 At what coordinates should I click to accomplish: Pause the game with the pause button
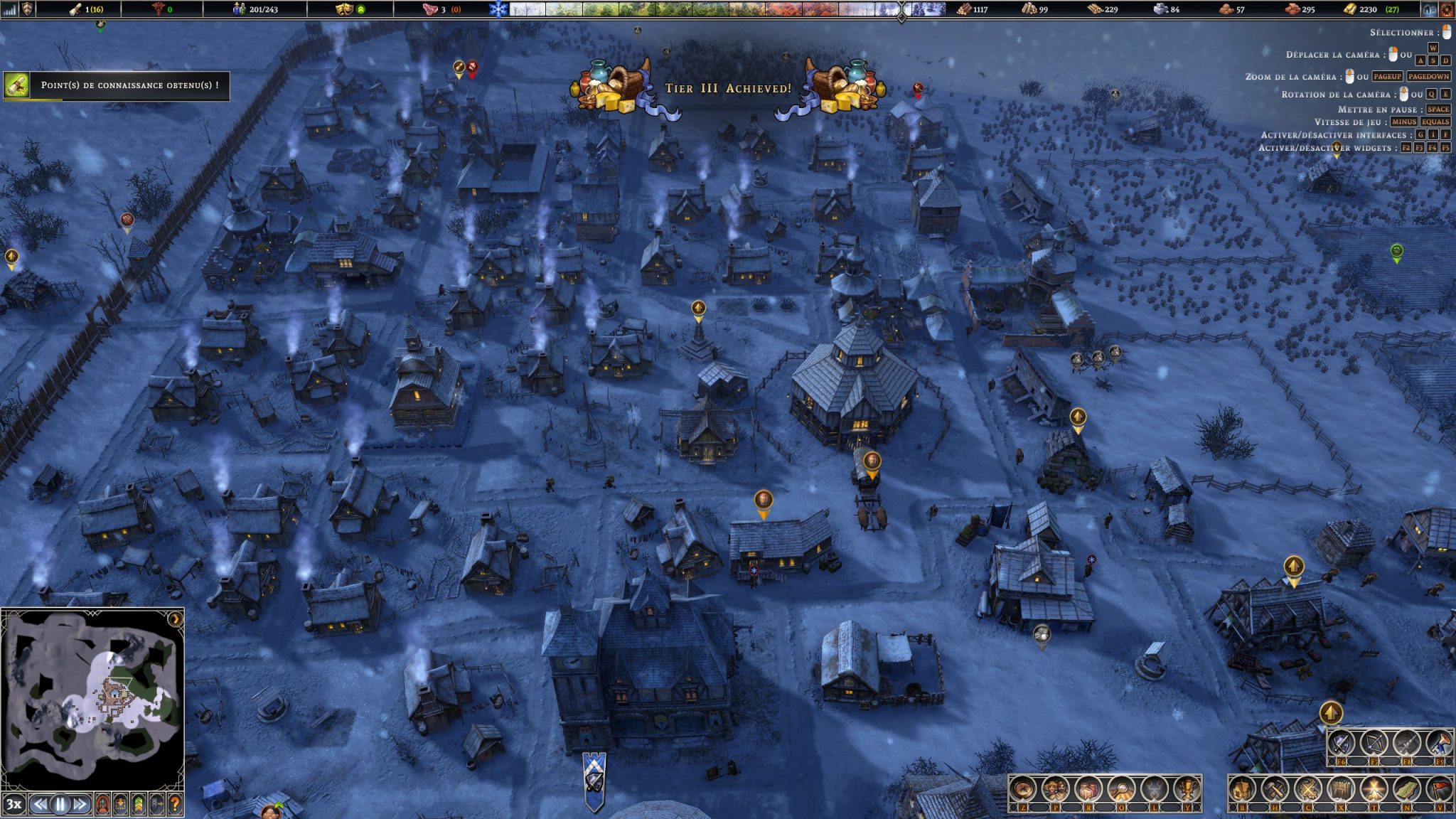tap(60, 805)
